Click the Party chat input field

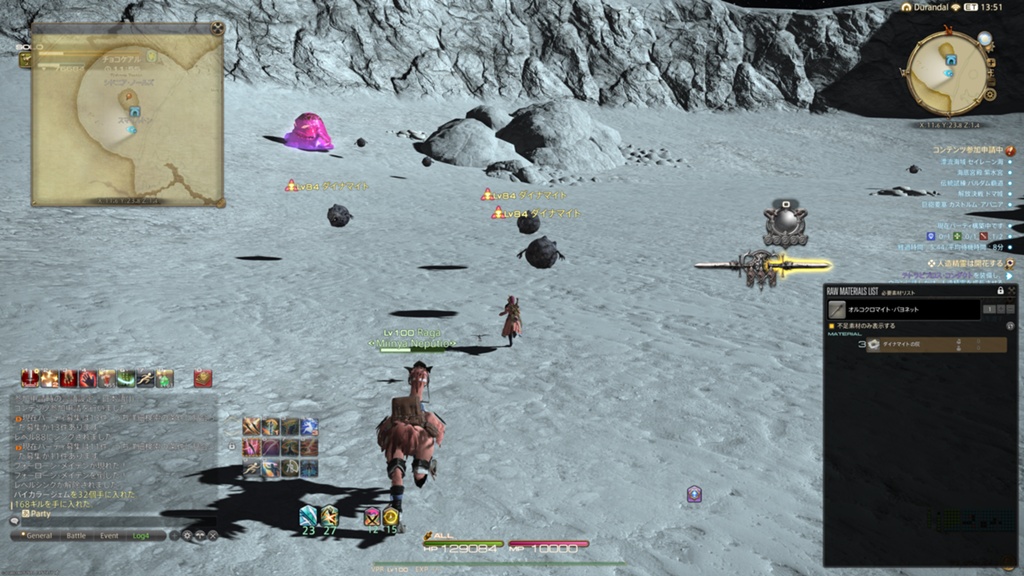point(100,513)
